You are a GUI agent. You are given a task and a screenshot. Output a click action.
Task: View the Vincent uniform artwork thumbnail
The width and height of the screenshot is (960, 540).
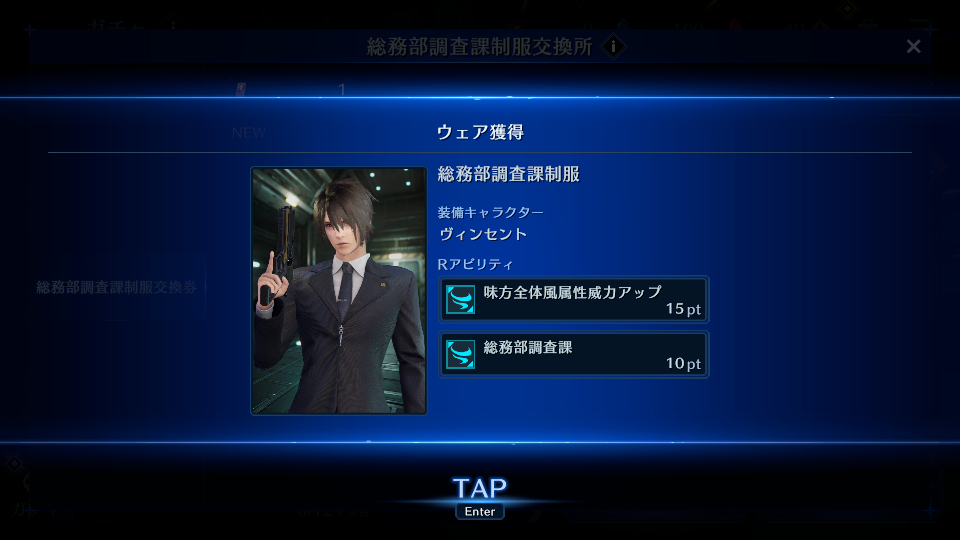pos(339,290)
